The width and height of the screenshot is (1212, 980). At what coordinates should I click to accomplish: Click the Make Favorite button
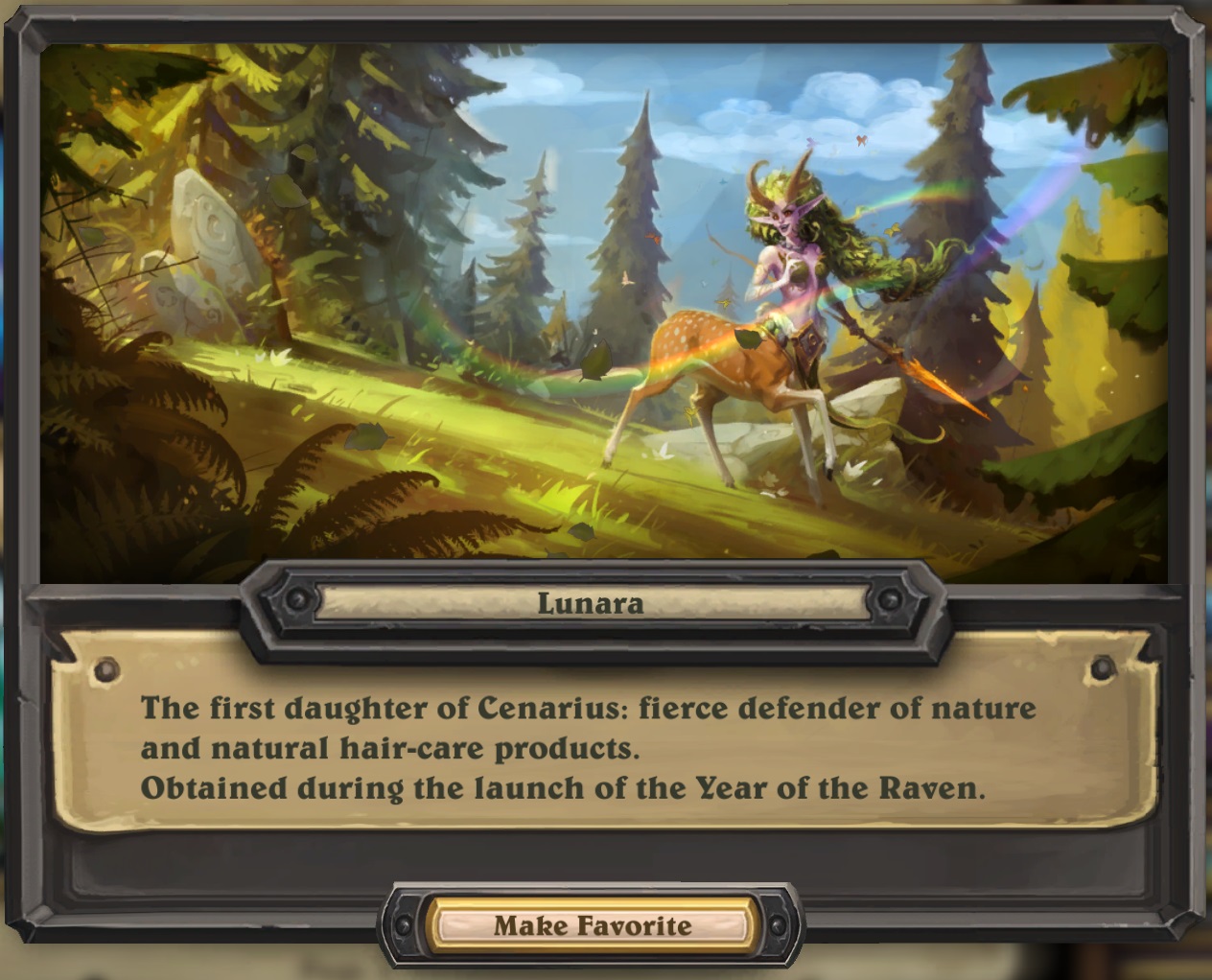[592, 925]
